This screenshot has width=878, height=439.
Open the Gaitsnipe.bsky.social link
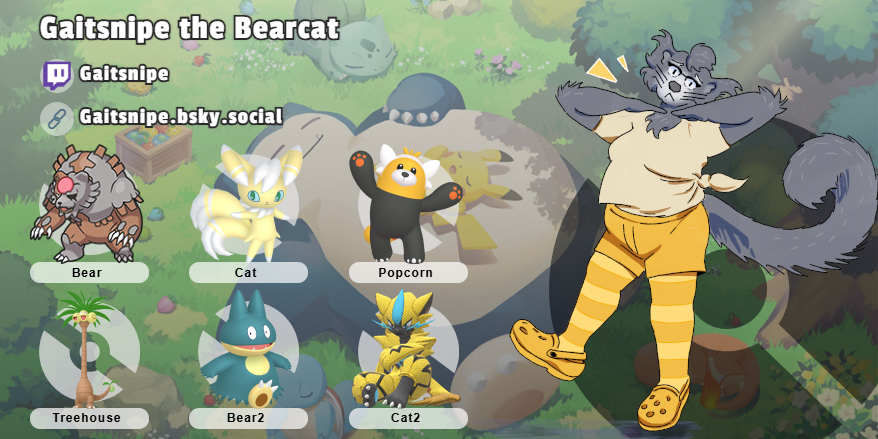(180, 118)
